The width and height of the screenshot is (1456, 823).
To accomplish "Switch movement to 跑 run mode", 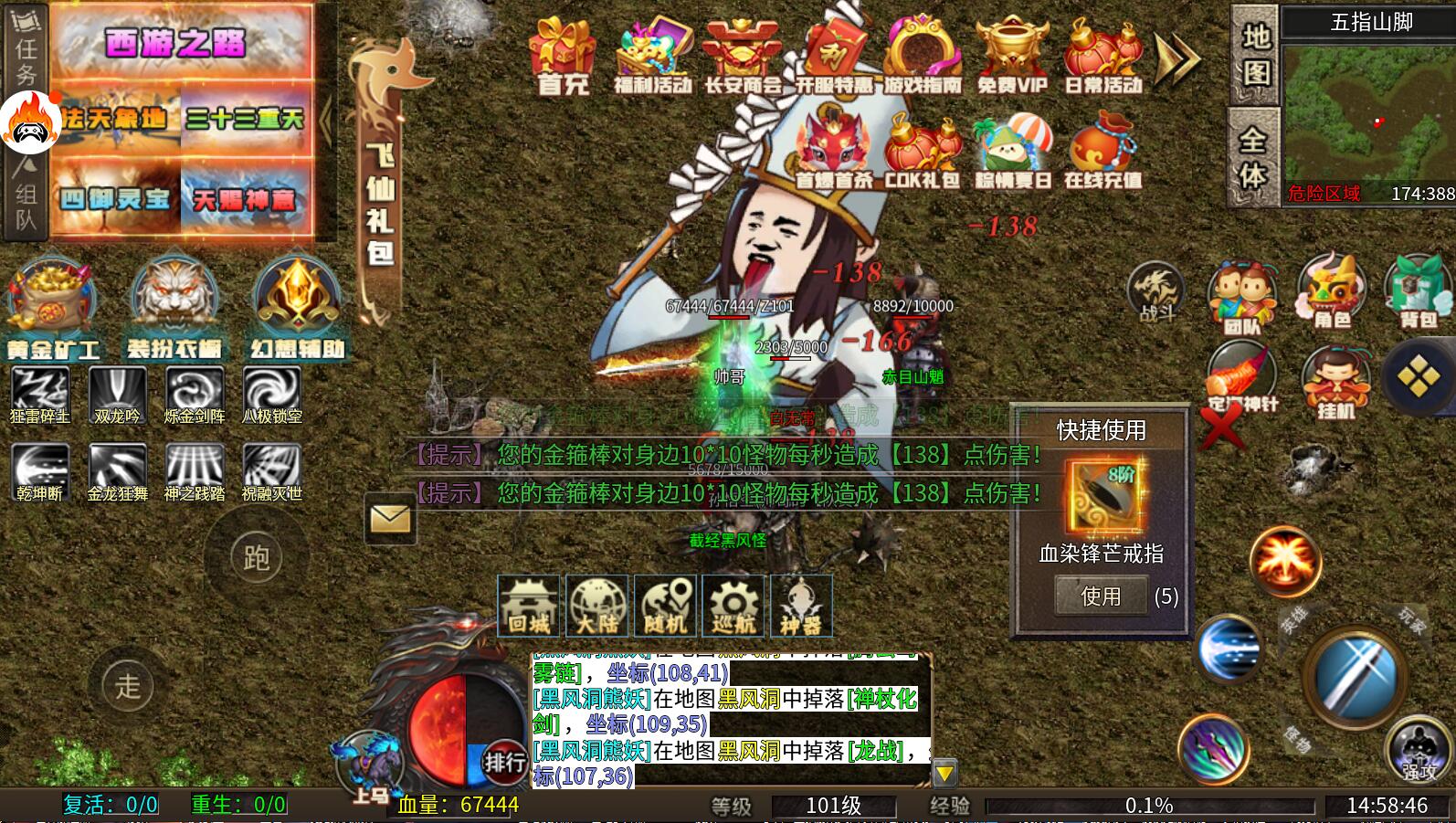I will [256, 557].
